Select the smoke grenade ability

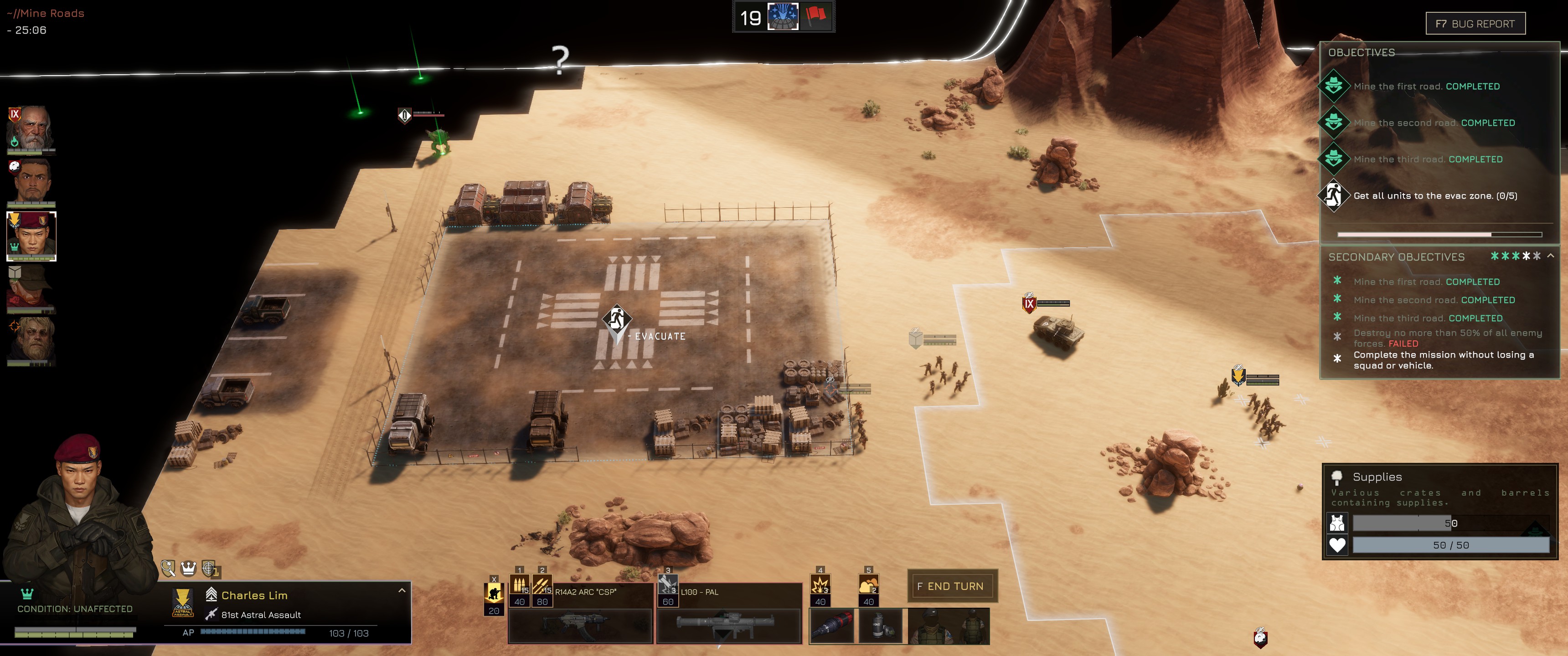point(868,585)
